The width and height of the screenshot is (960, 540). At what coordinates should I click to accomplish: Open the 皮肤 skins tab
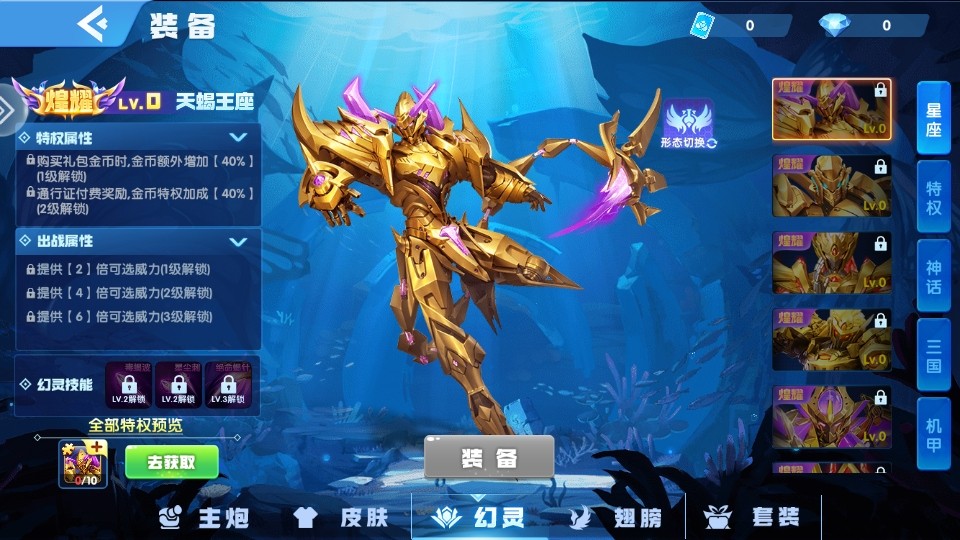click(340, 517)
